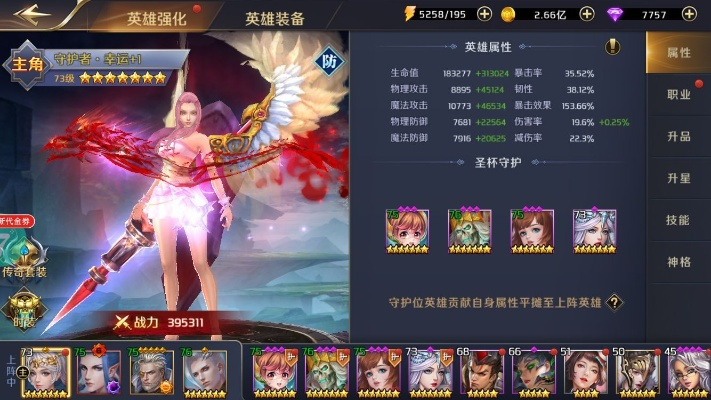Select the green skull guardian hero slot
Image resolution: width=711 pixels, height=400 pixels.
click(465, 230)
